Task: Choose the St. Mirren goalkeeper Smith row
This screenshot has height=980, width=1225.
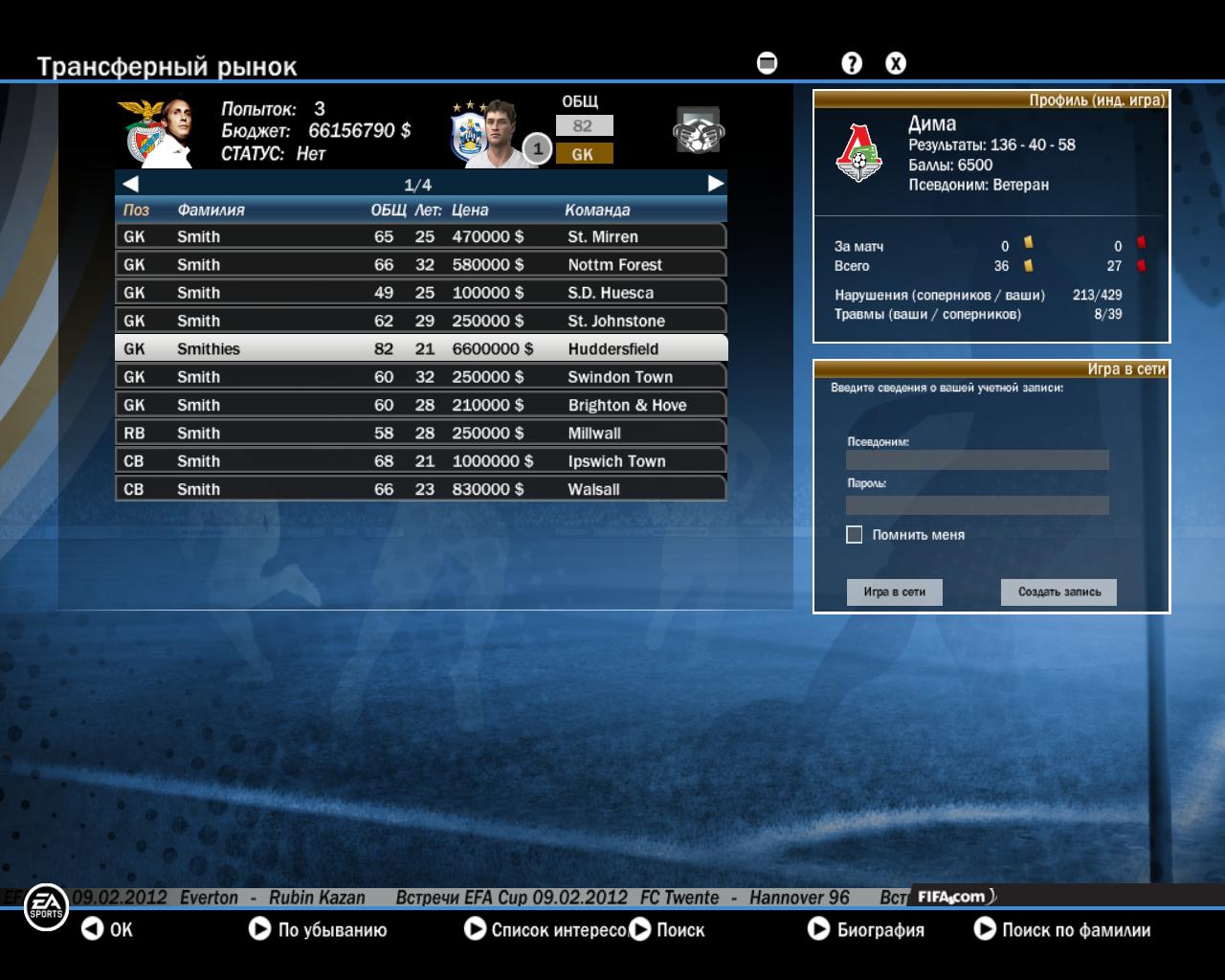Action: click(420, 236)
